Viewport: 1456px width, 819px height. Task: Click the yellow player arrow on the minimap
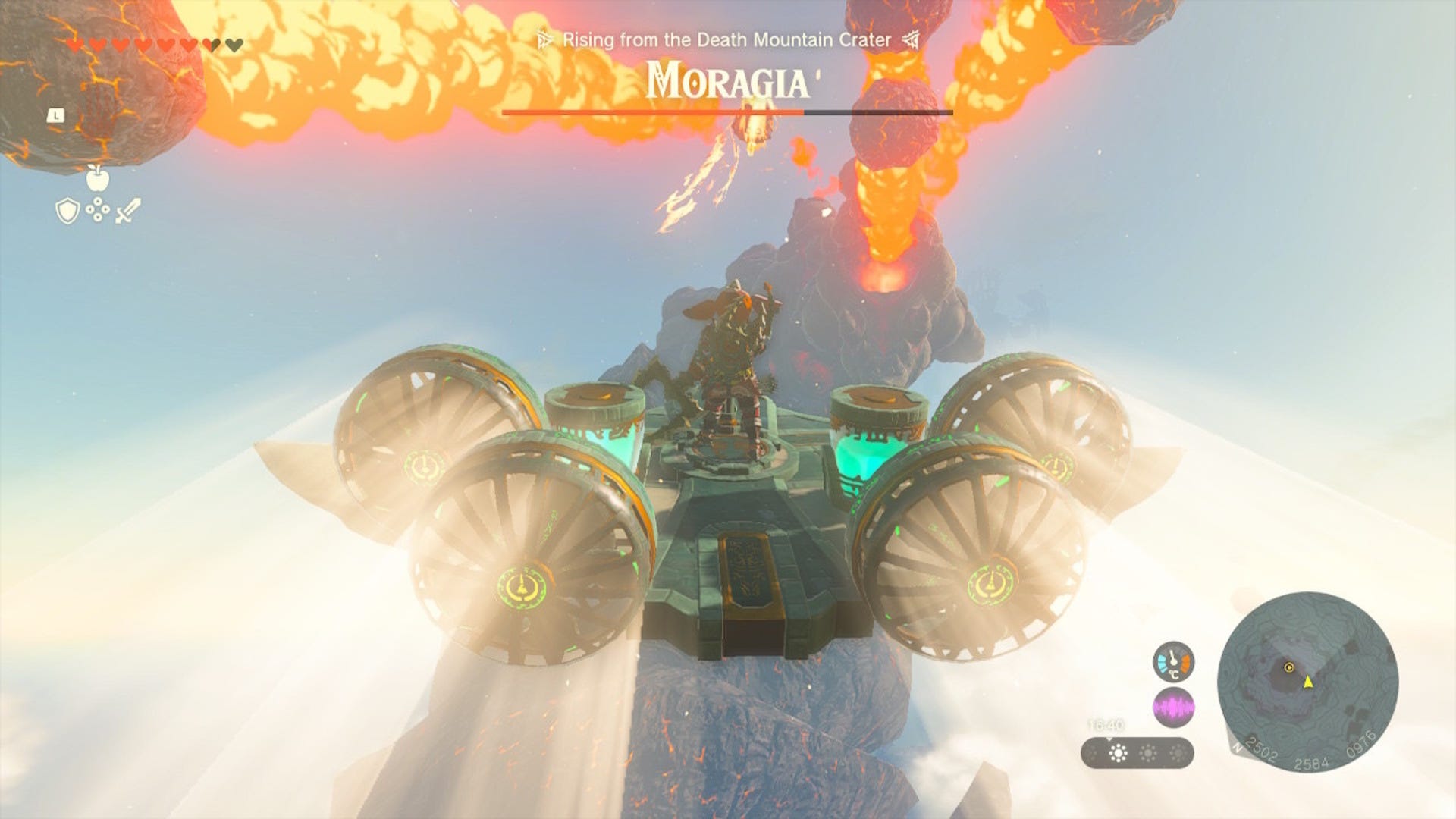click(1308, 682)
